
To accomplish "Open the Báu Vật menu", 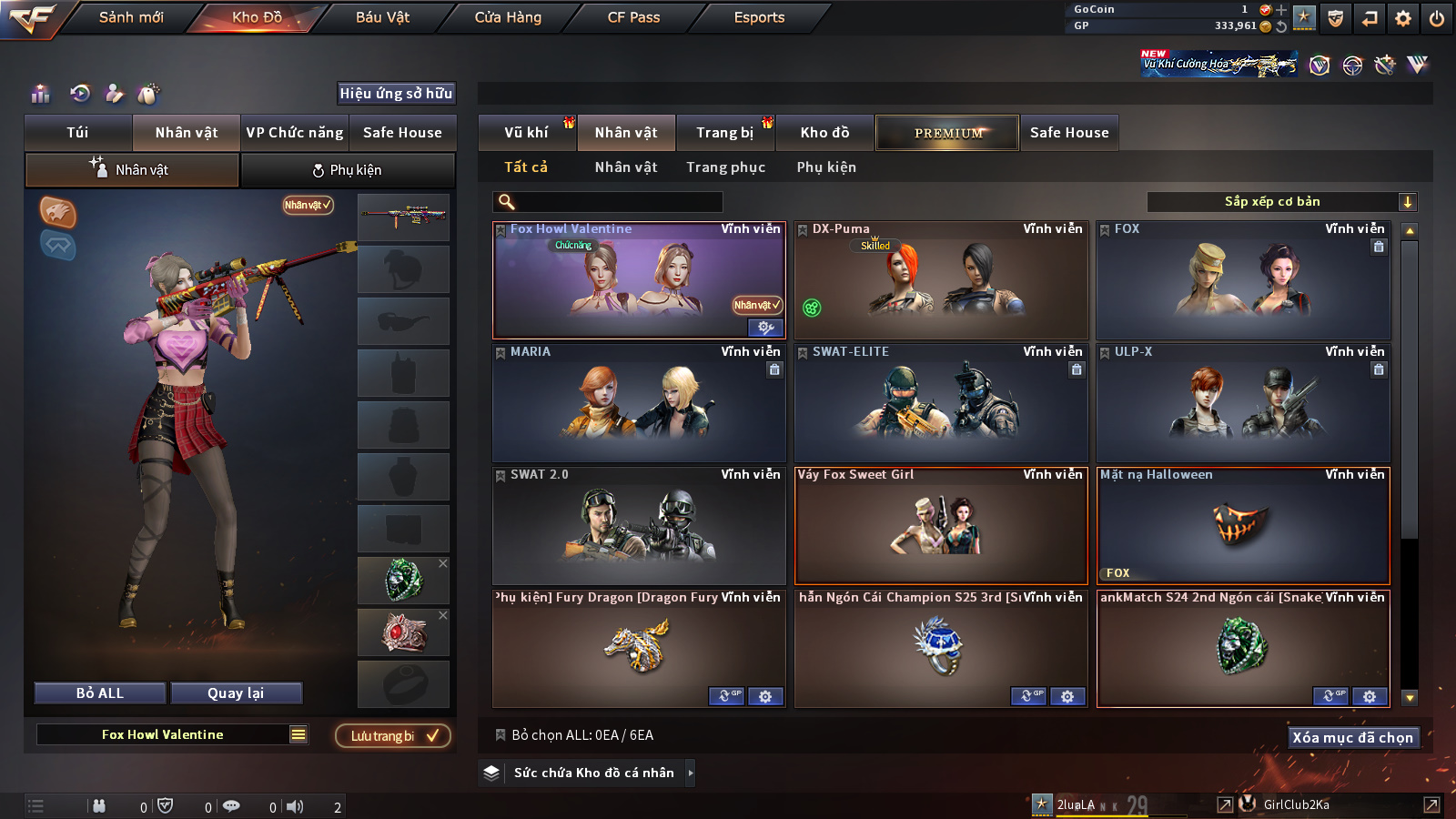I will (x=382, y=17).
